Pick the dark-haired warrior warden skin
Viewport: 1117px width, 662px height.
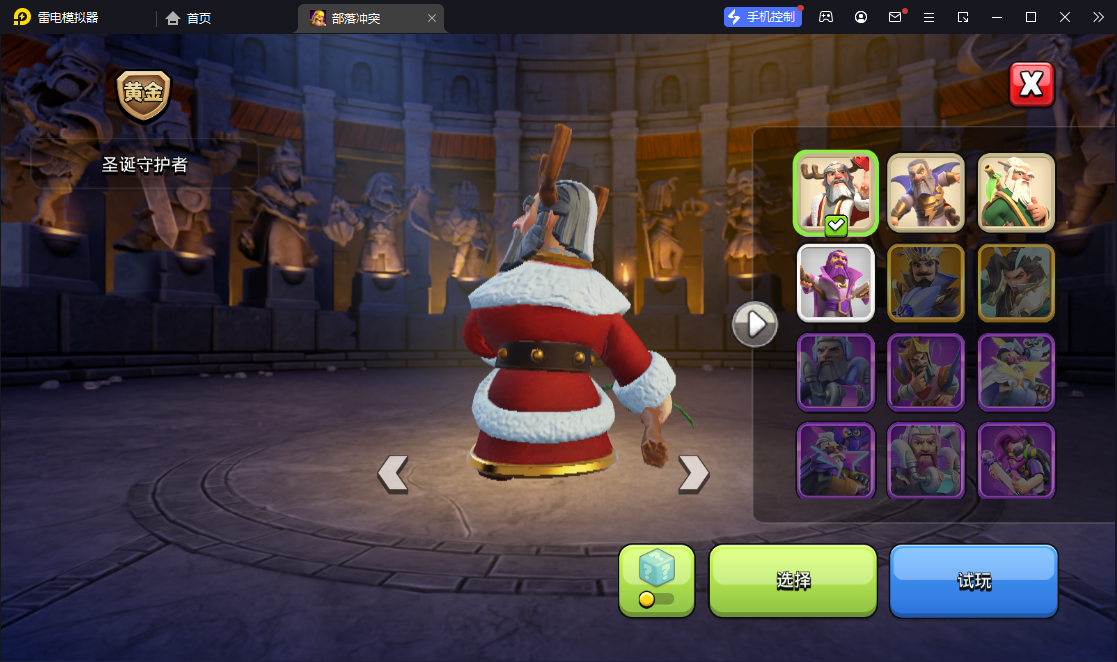point(1016,283)
